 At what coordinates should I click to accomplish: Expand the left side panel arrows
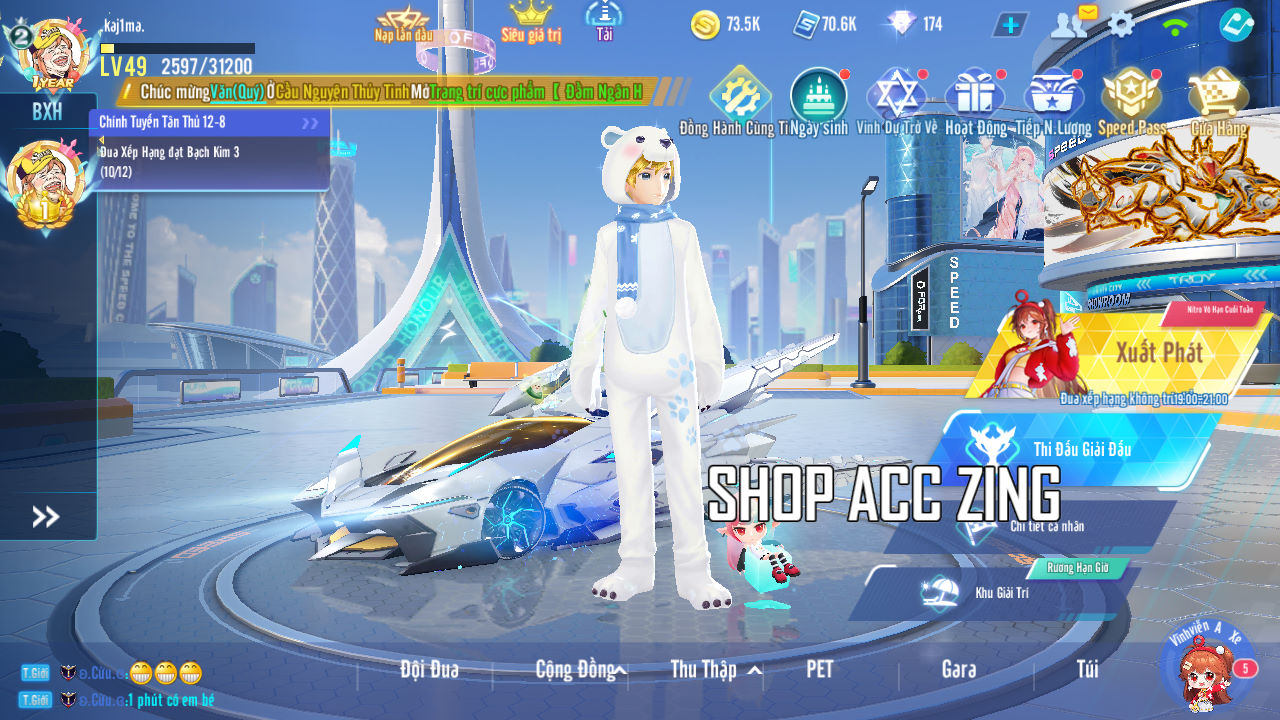[46, 516]
